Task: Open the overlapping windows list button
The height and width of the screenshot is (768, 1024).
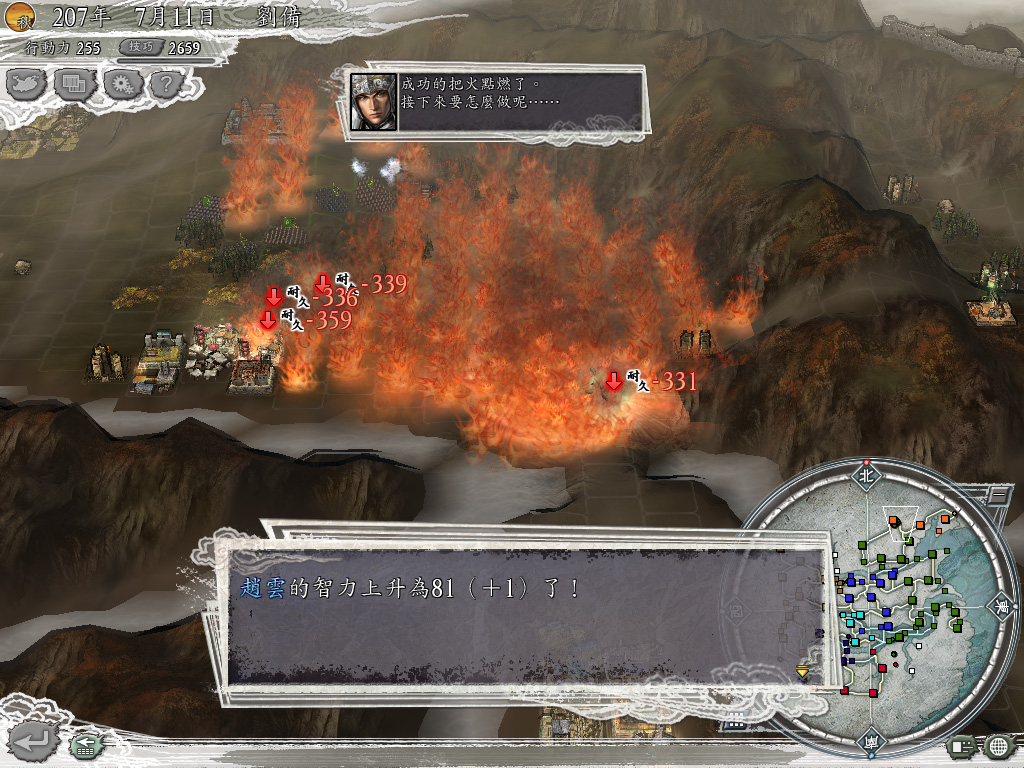Action: pos(74,82)
